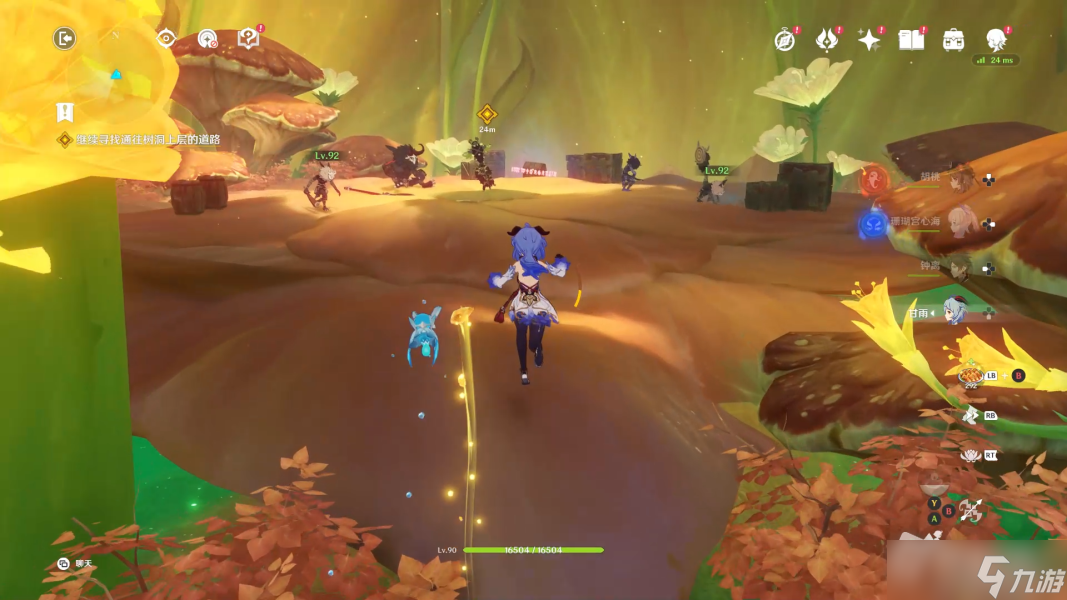
Task: Open the Paimon character menu icon
Action: [x=995, y=40]
